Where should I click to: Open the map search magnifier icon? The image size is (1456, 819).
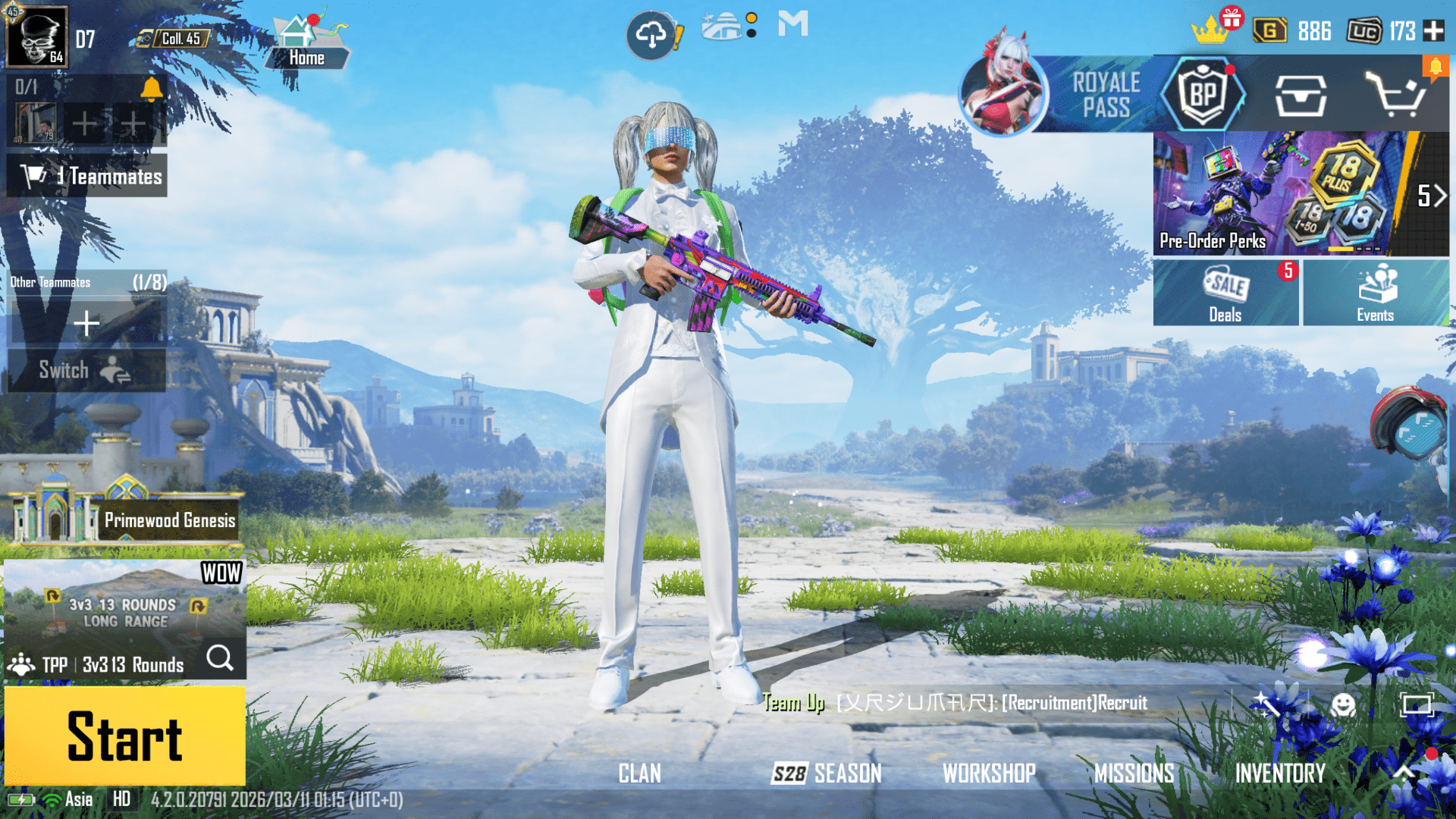pos(221,659)
